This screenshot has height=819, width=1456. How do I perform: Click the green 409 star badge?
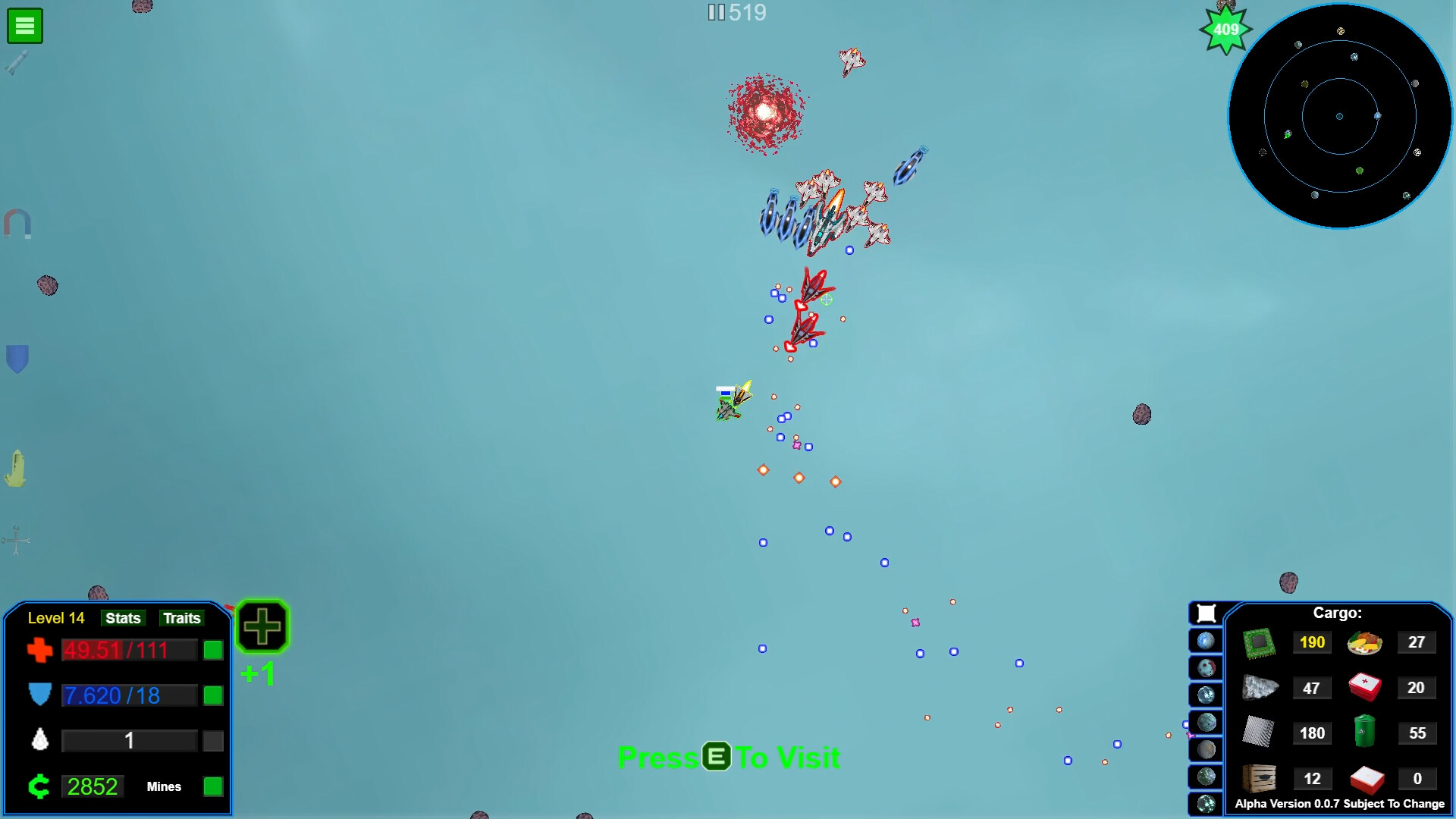point(1225,30)
